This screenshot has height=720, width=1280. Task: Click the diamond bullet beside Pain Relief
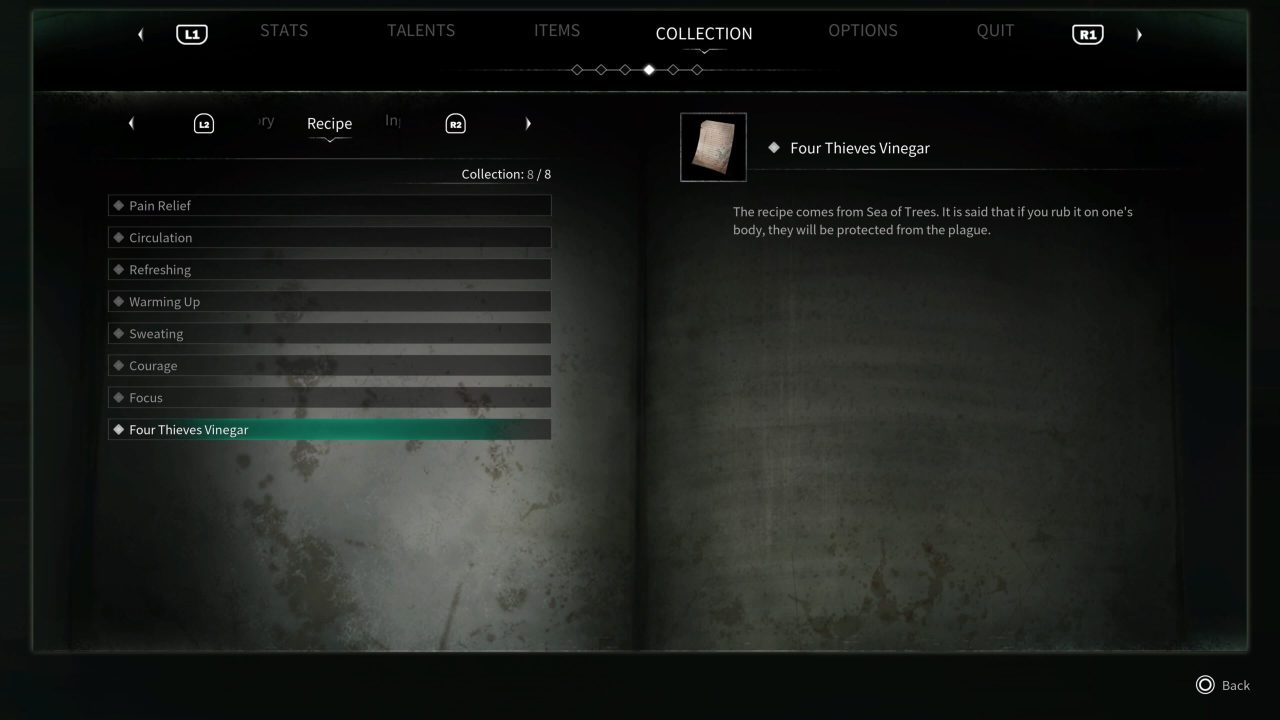118,205
